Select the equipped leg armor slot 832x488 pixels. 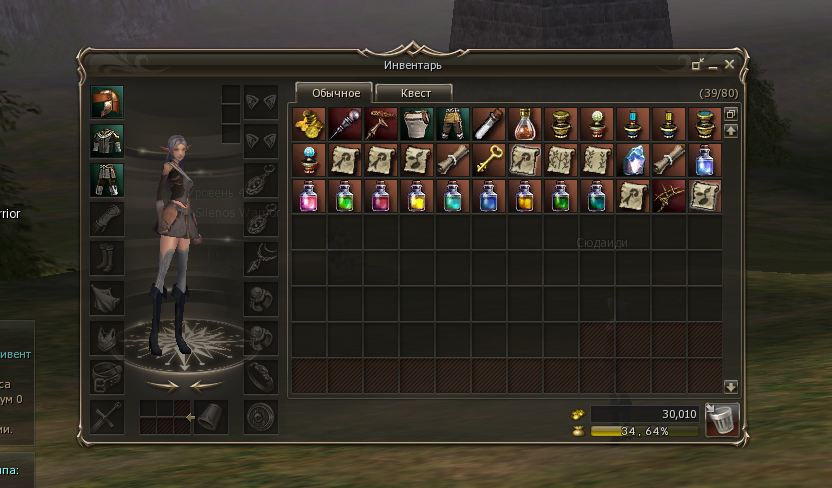pyautogui.click(x=106, y=179)
